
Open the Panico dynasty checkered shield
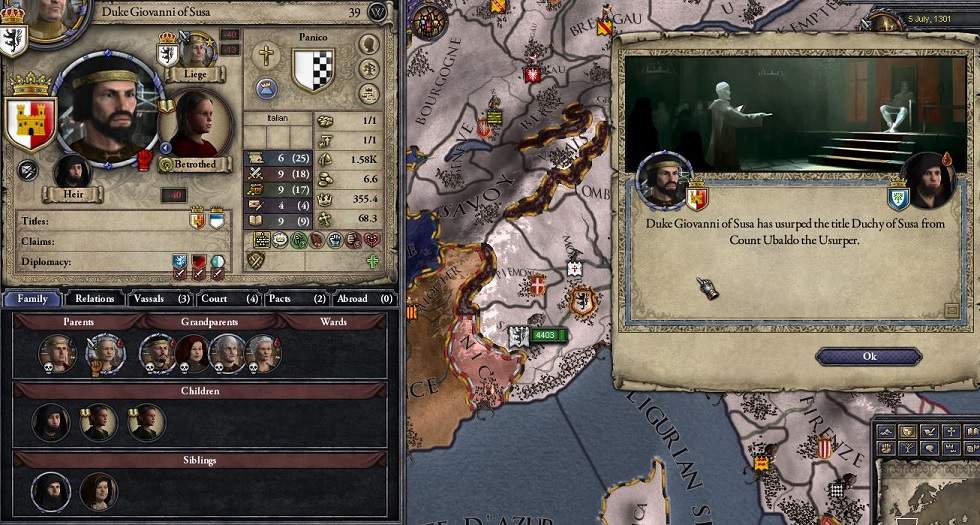click(x=312, y=71)
